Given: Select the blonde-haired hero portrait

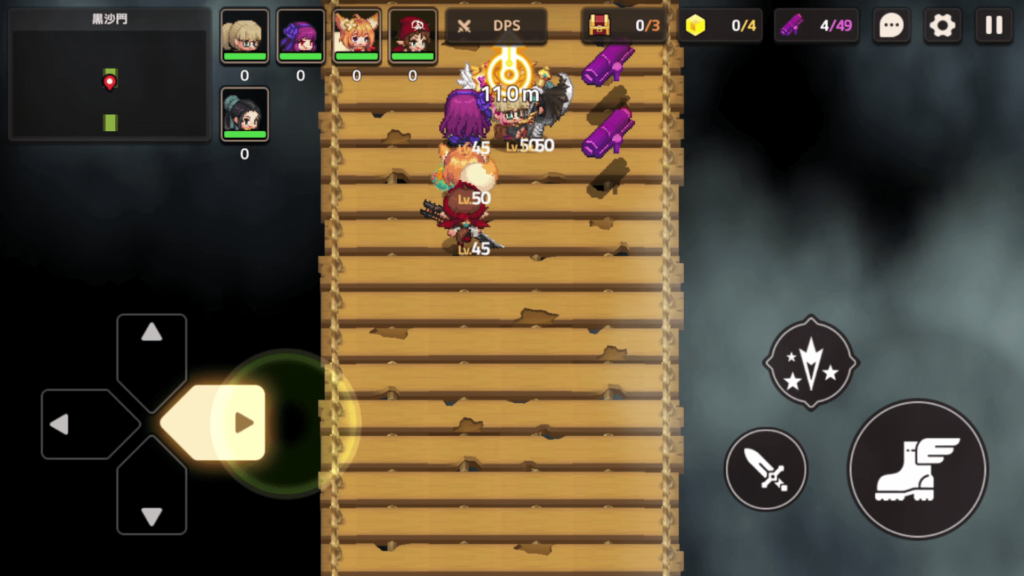Looking at the screenshot, I should (245, 36).
